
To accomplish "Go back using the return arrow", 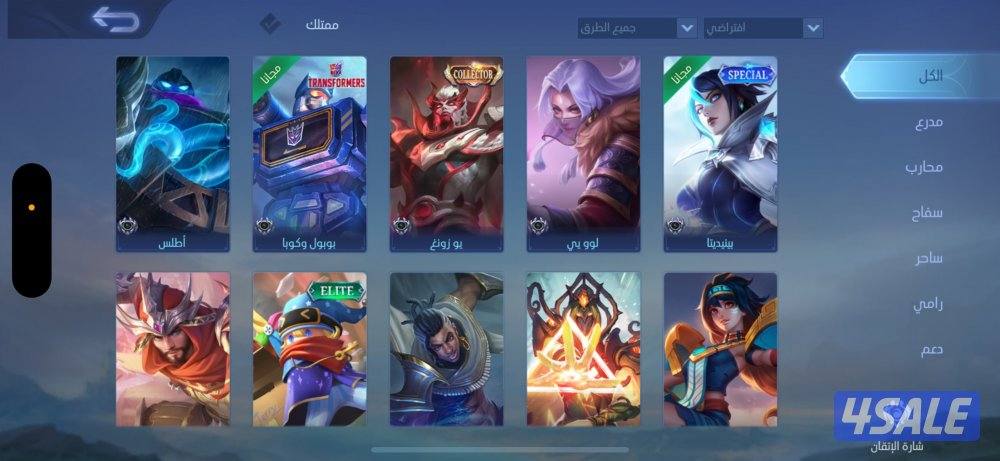I will (115, 19).
